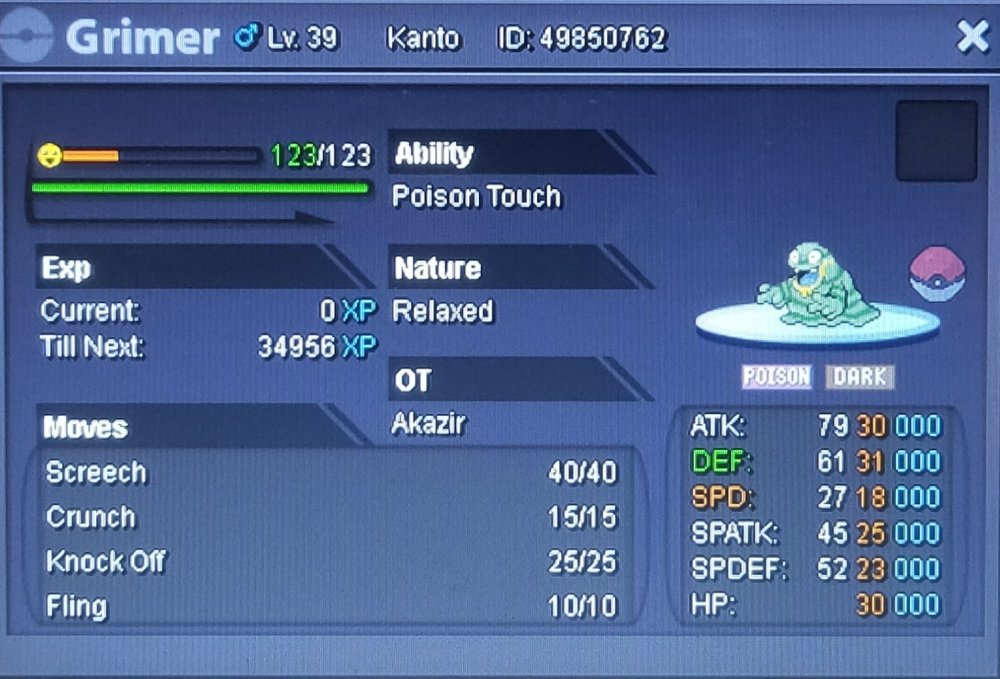This screenshot has height=679, width=1000.
Task: Pick the Fling move row
Action: pyautogui.click(x=331, y=606)
